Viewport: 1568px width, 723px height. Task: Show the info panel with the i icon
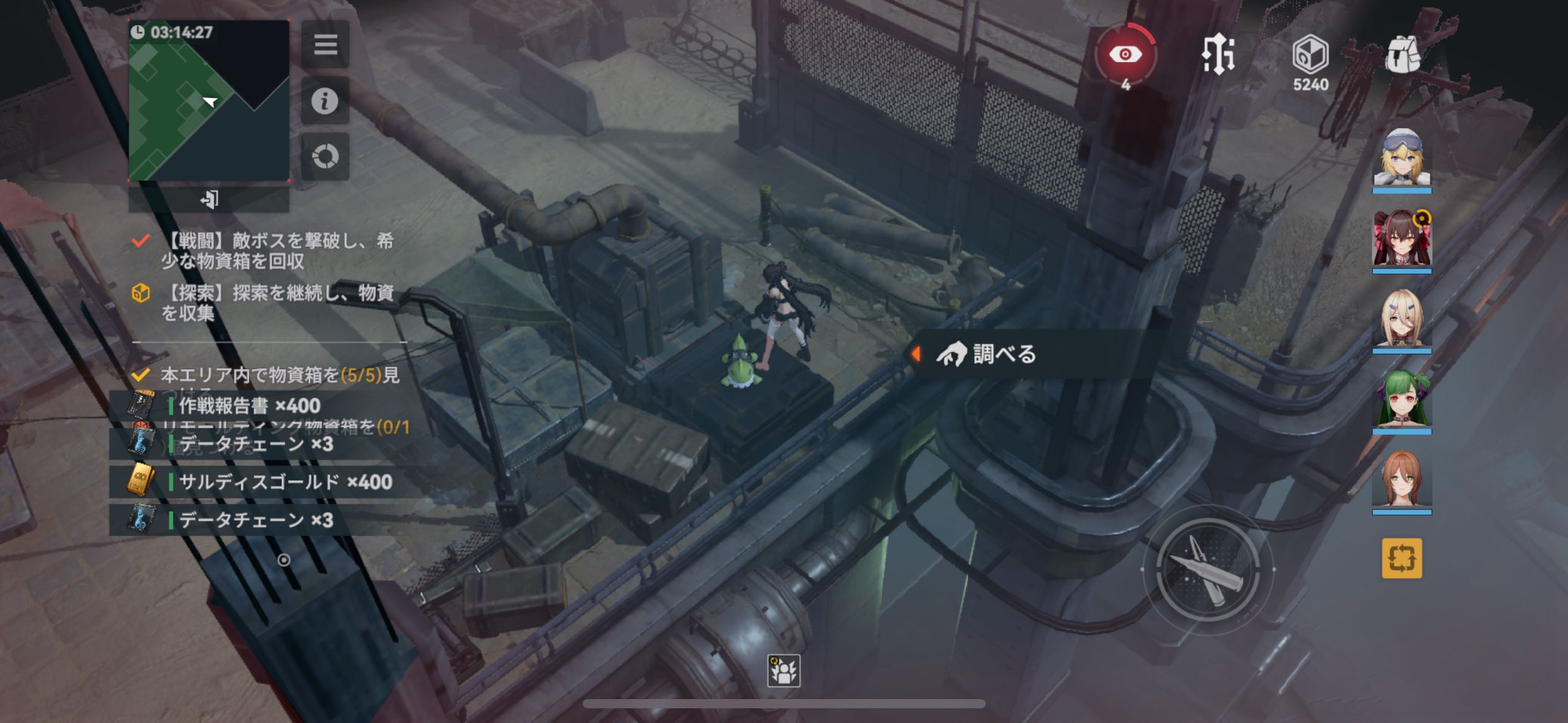click(x=325, y=101)
